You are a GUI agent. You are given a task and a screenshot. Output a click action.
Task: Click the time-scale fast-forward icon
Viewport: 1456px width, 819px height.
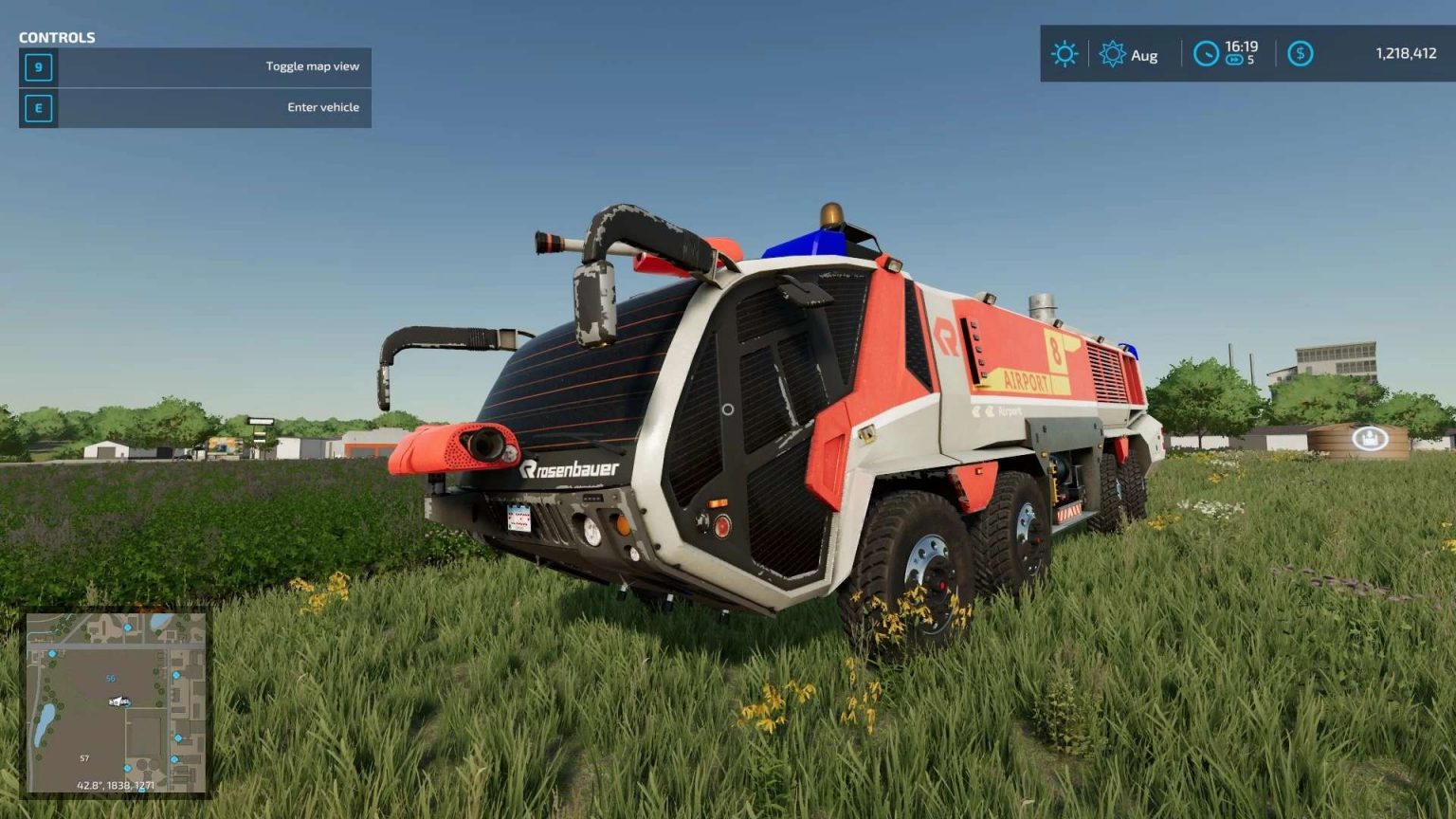(x=1233, y=61)
